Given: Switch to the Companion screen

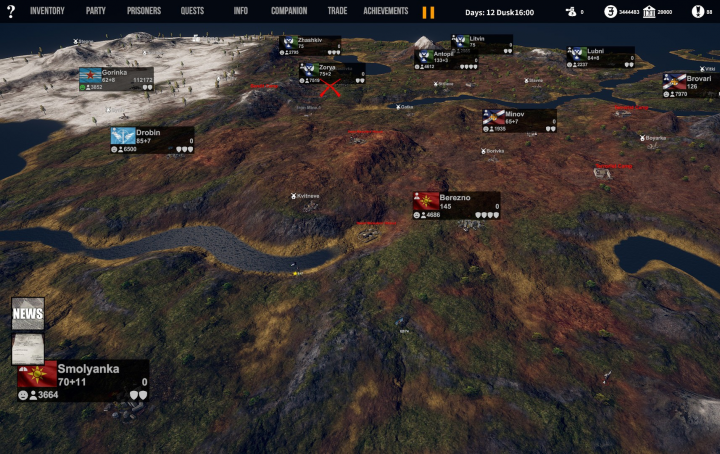Looking at the screenshot, I should pyautogui.click(x=289, y=11).
